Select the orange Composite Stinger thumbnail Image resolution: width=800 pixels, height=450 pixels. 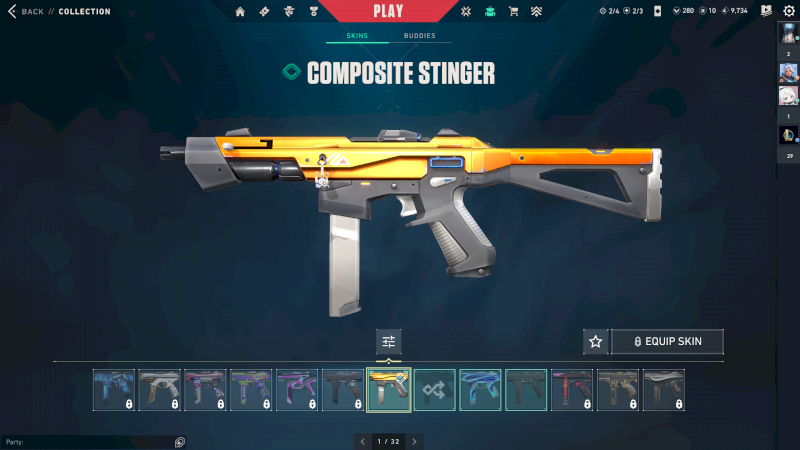click(389, 390)
